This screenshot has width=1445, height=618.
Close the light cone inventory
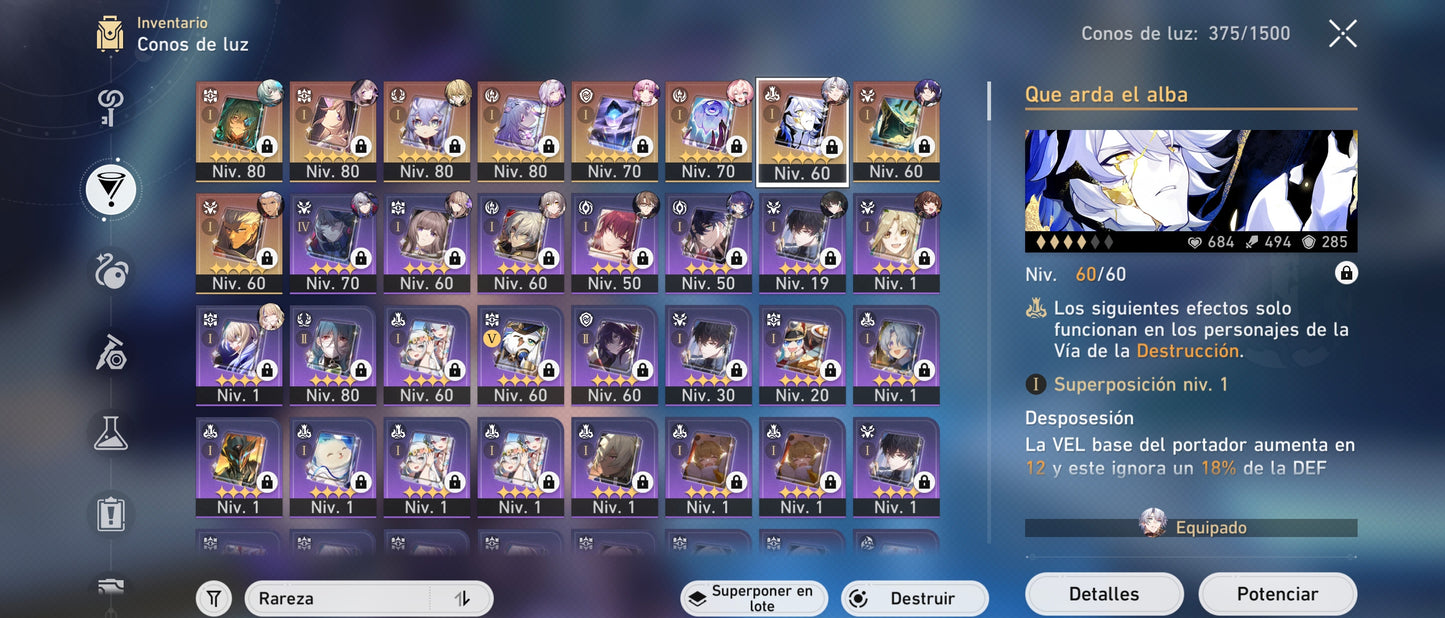point(1342,34)
